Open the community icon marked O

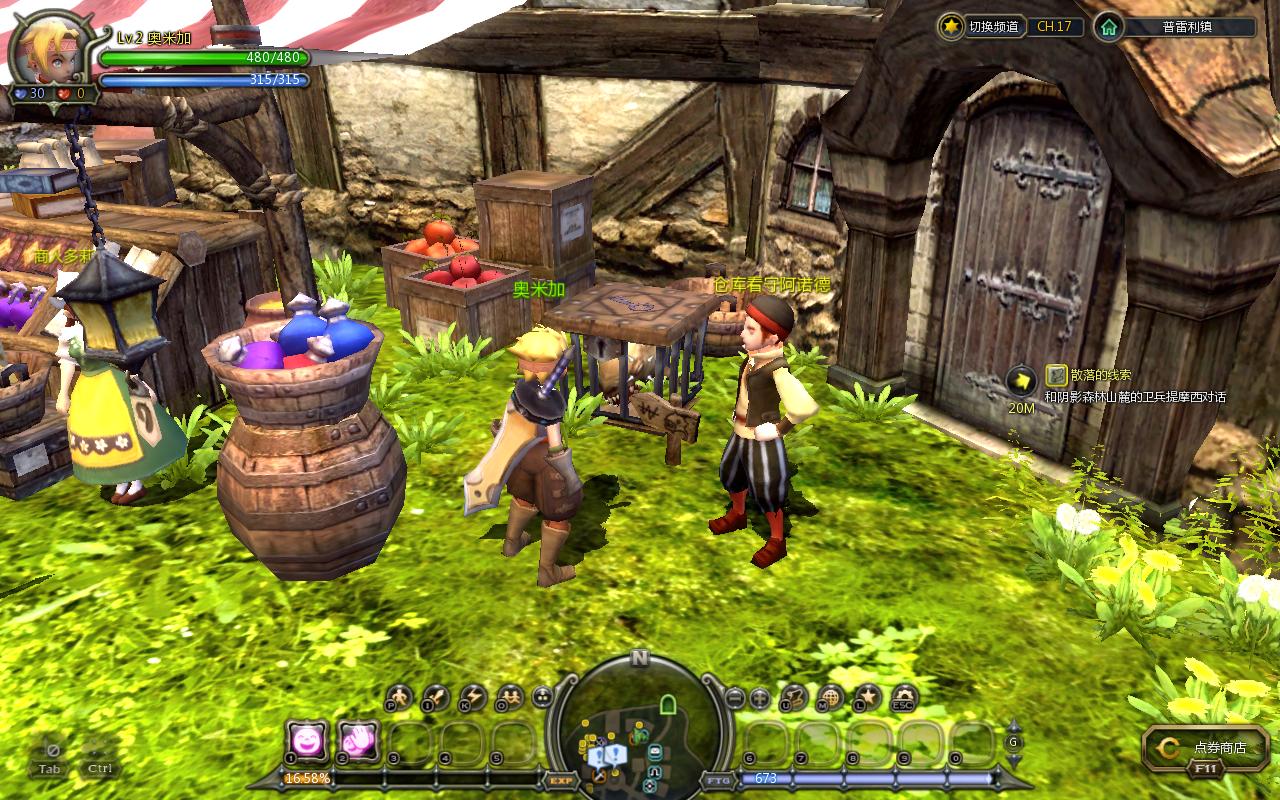(x=508, y=696)
